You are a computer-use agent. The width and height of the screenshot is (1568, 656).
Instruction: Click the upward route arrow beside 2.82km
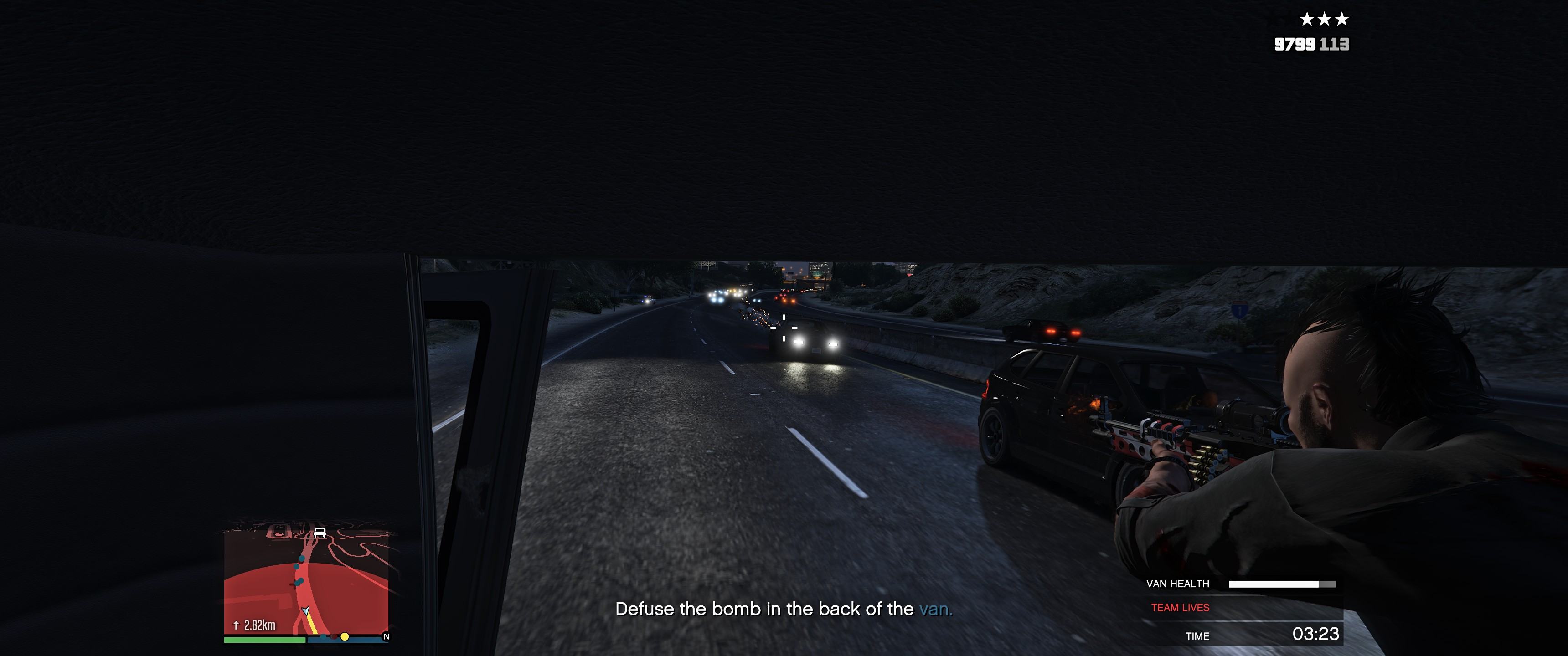(236, 625)
